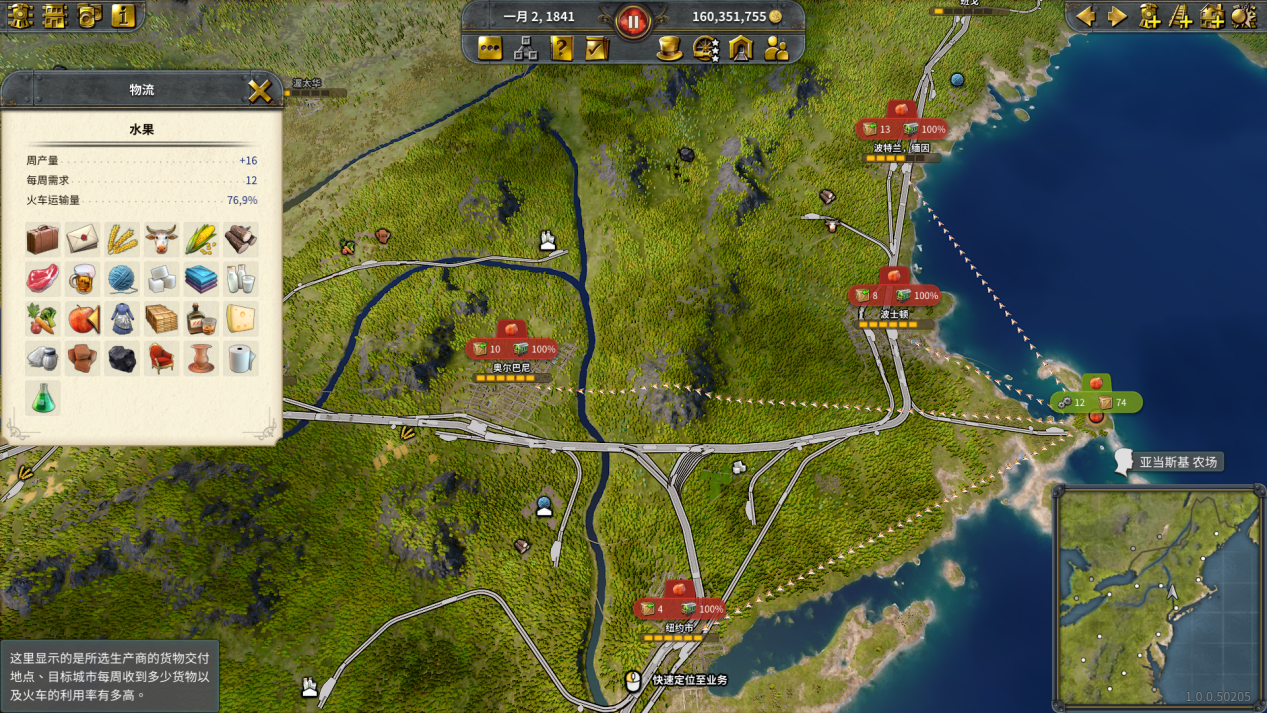The image size is (1267, 713).
Task: Click the info 'i' button
Action: (123, 16)
